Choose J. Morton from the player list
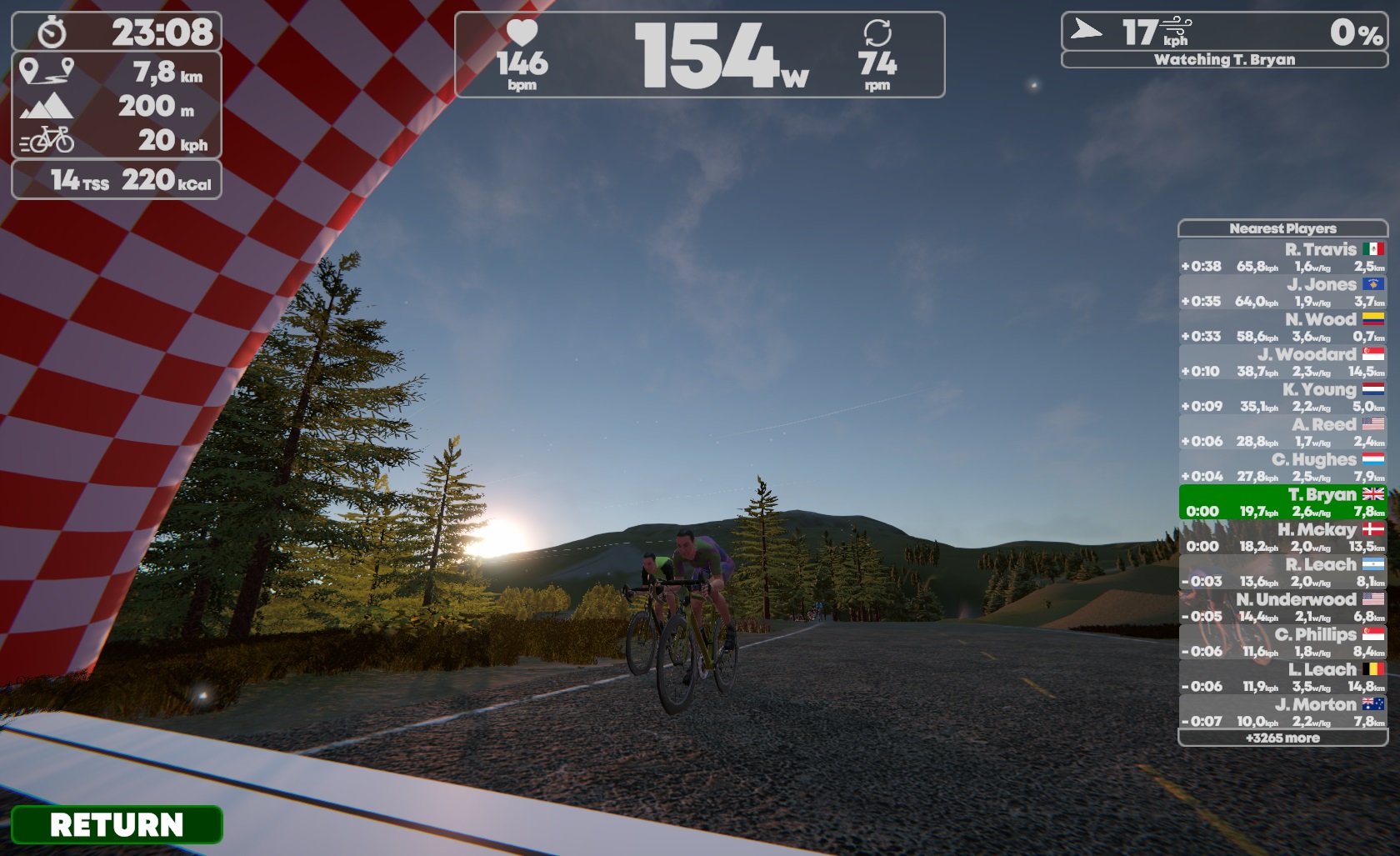1400x856 pixels. (1282, 713)
